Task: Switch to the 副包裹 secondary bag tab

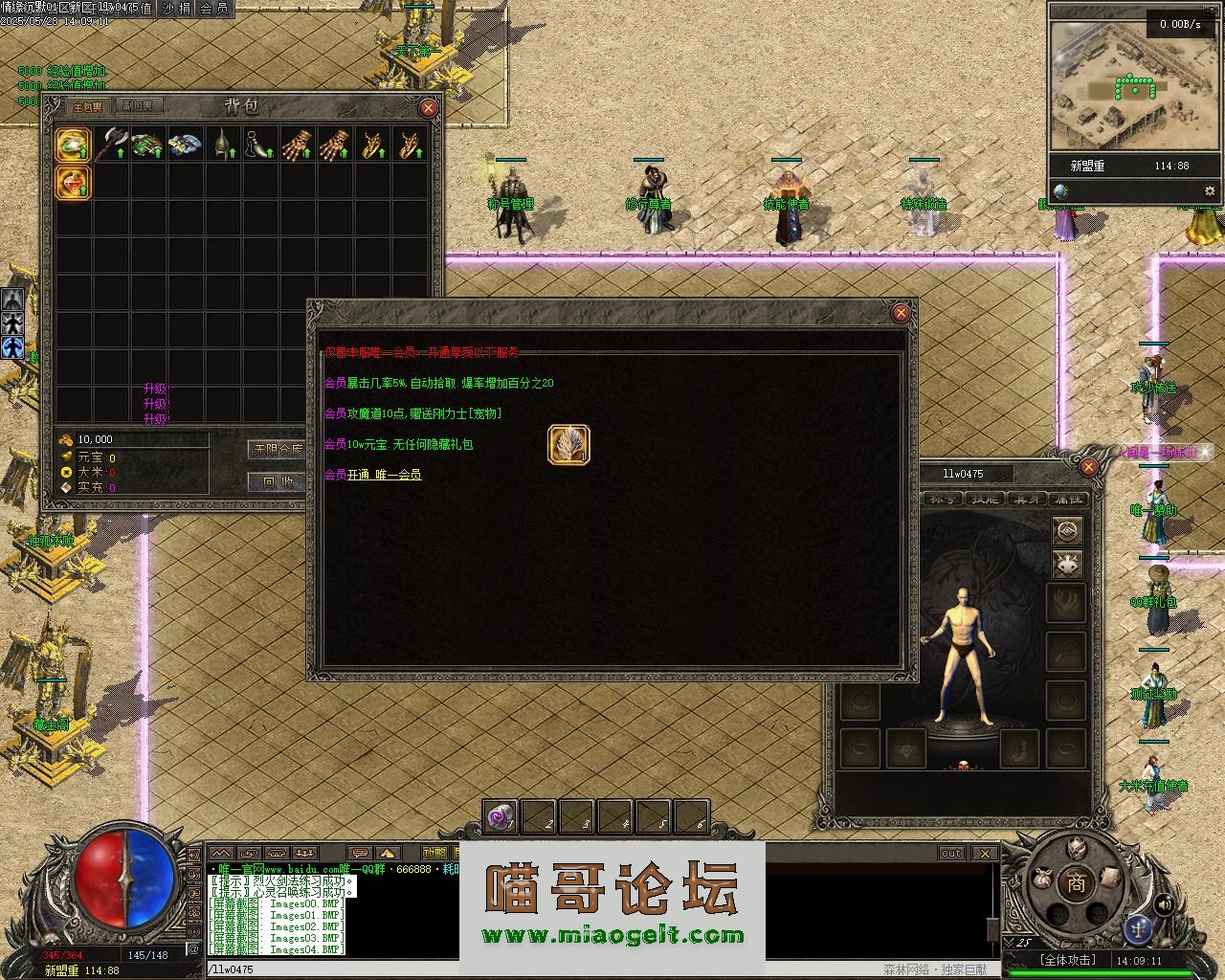Action: pyautogui.click(x=137, y=106)
